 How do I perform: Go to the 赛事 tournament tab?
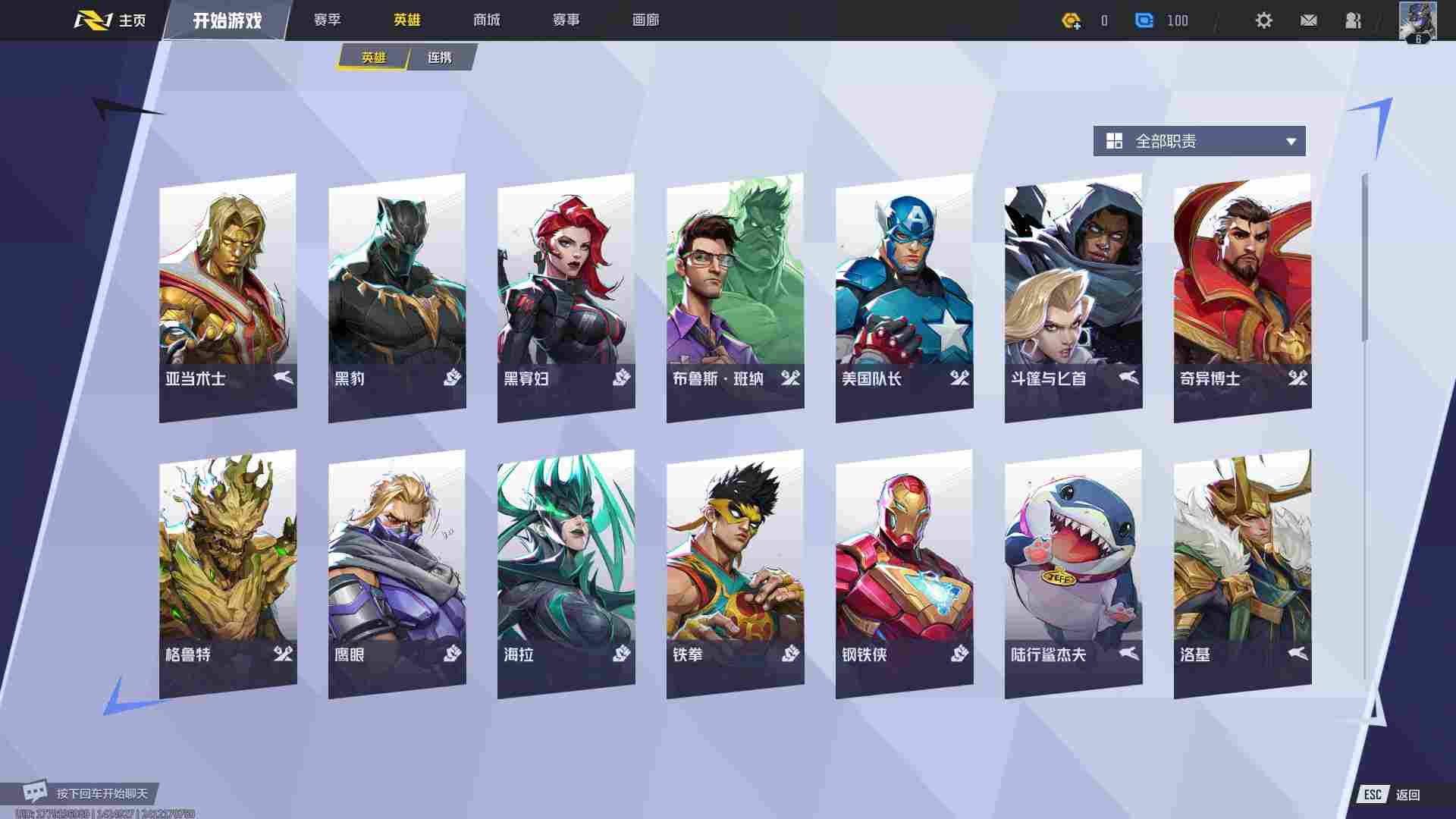[566, 20]
